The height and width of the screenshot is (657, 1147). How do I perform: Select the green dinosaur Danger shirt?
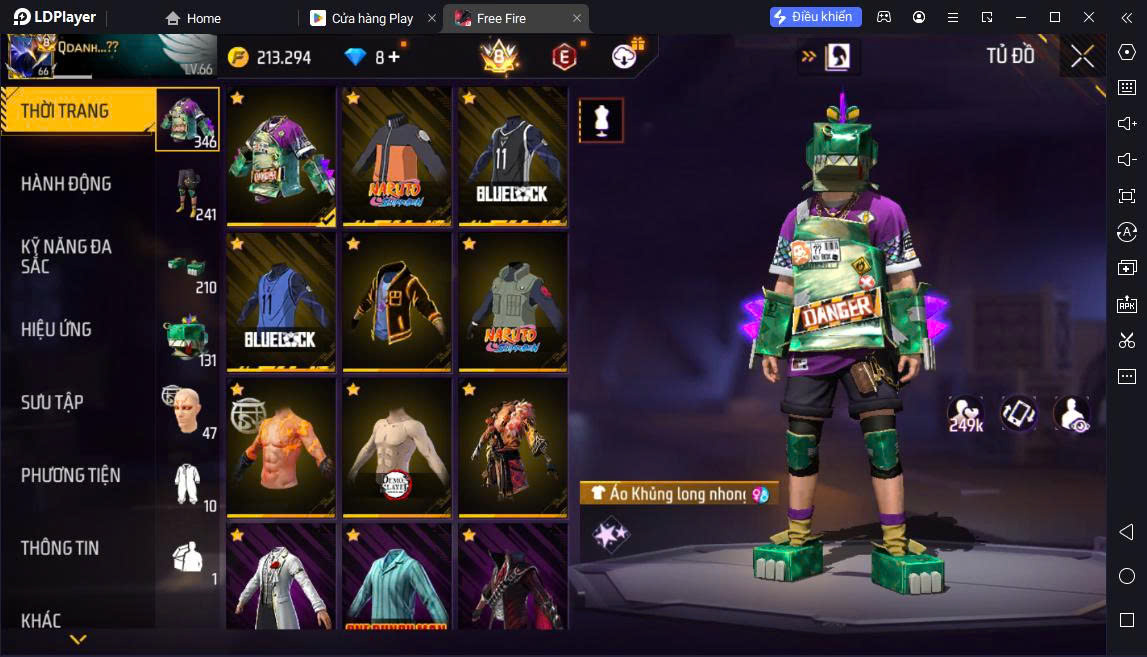pos(281,156)
